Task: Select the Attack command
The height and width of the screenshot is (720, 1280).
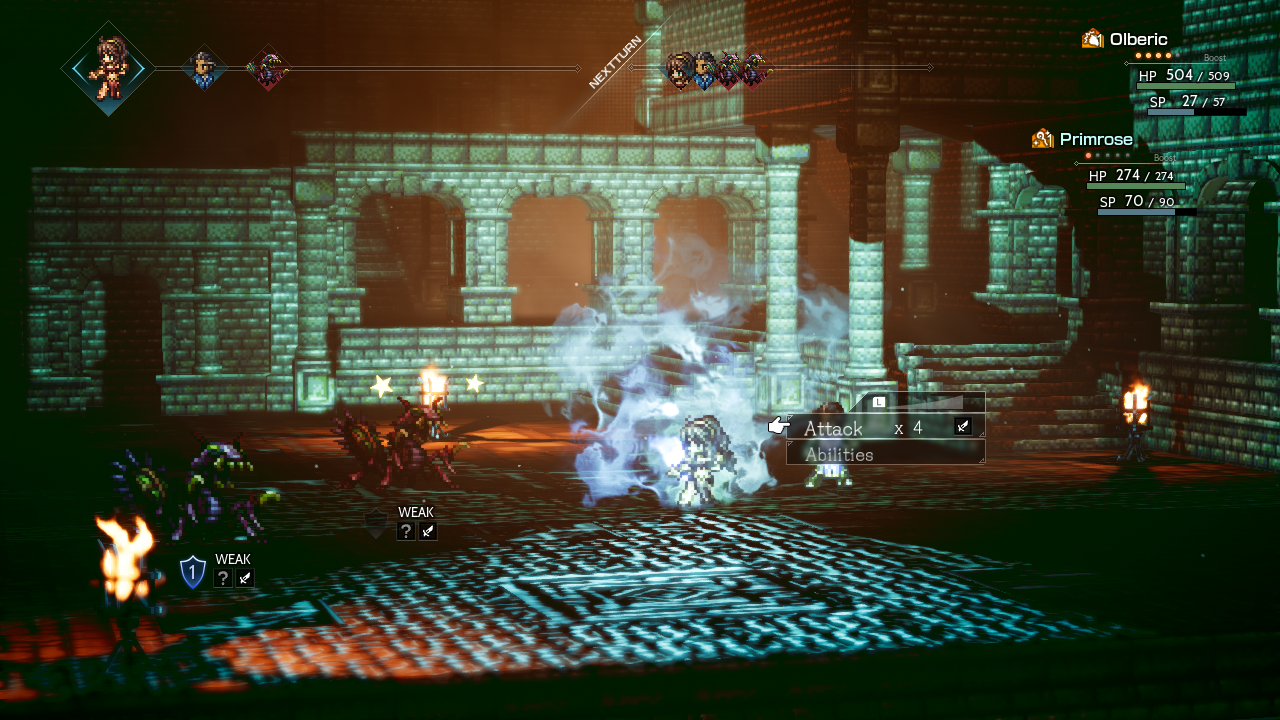Action: point(833,427)
